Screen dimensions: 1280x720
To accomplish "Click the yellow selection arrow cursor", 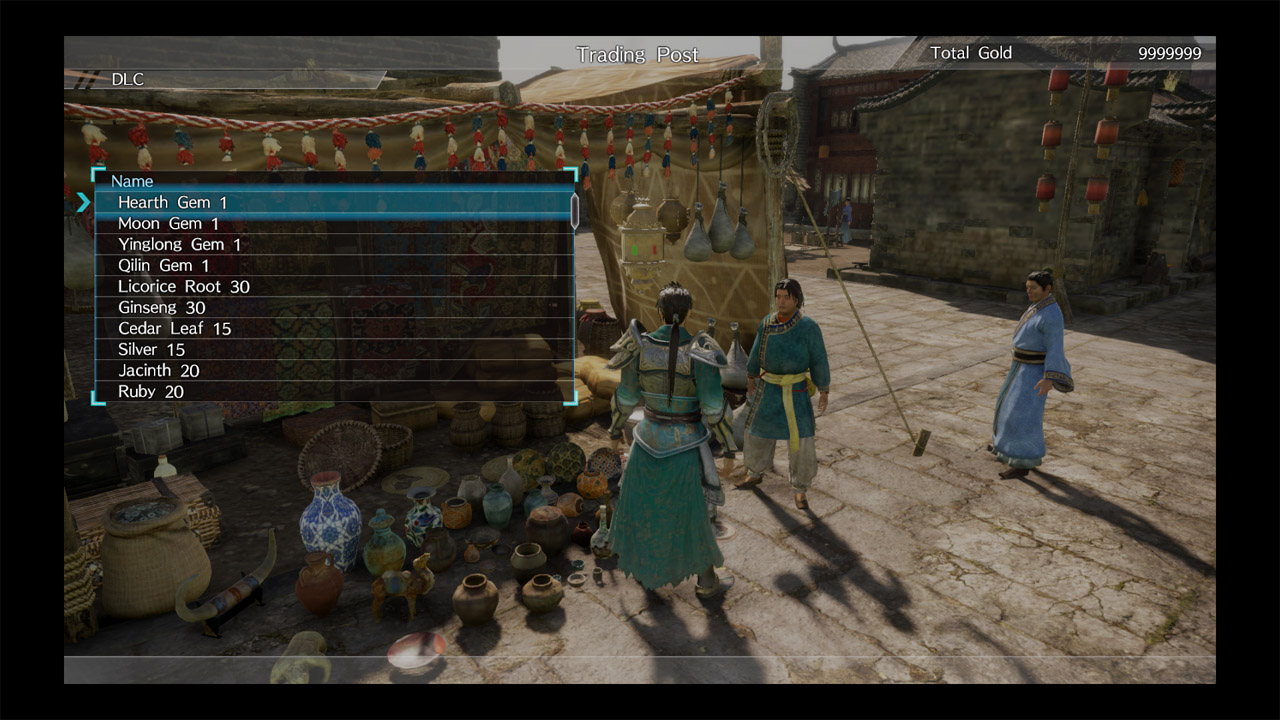I will (85, 202).
